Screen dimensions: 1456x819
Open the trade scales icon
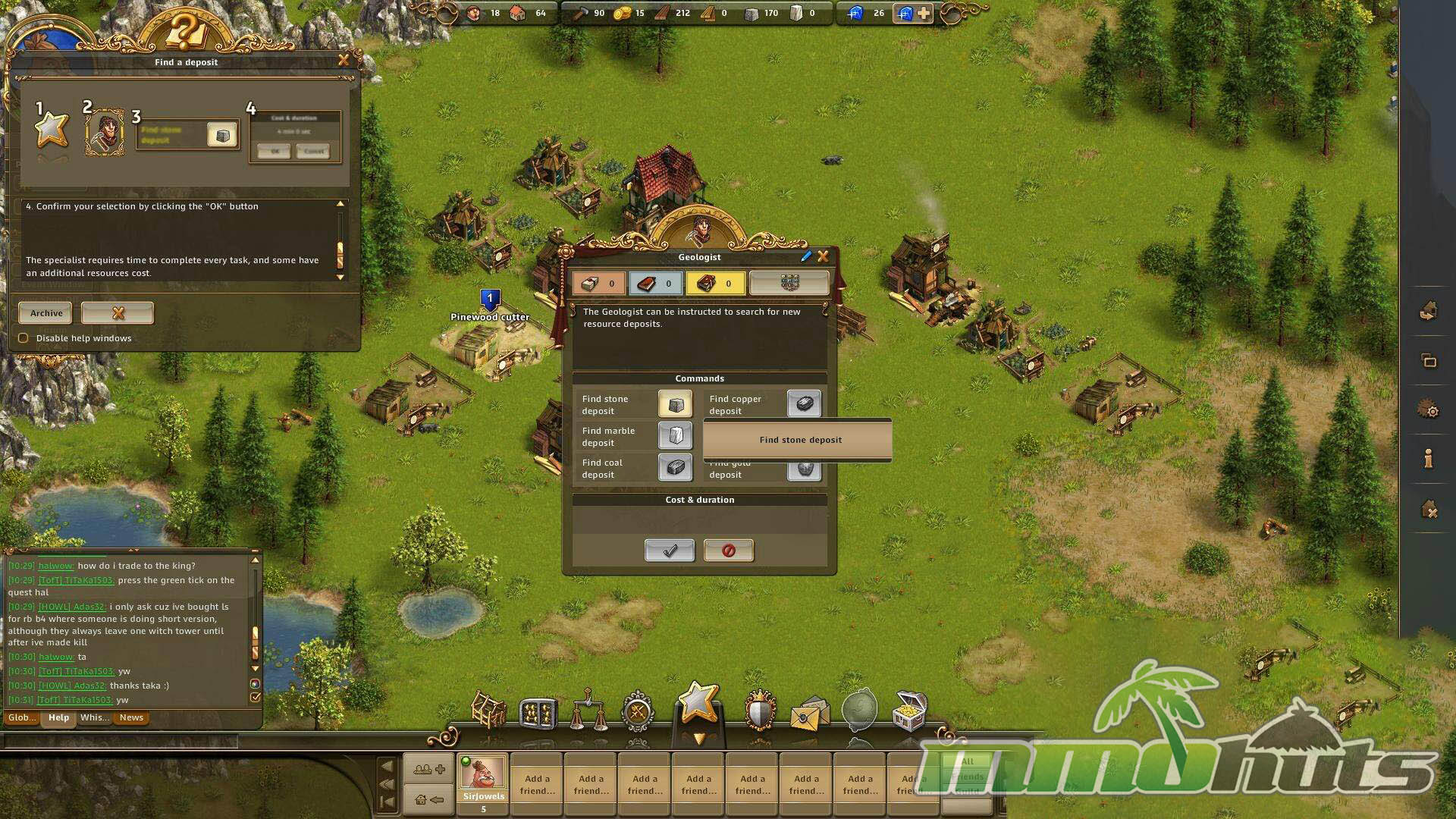(x=588, y=711)
